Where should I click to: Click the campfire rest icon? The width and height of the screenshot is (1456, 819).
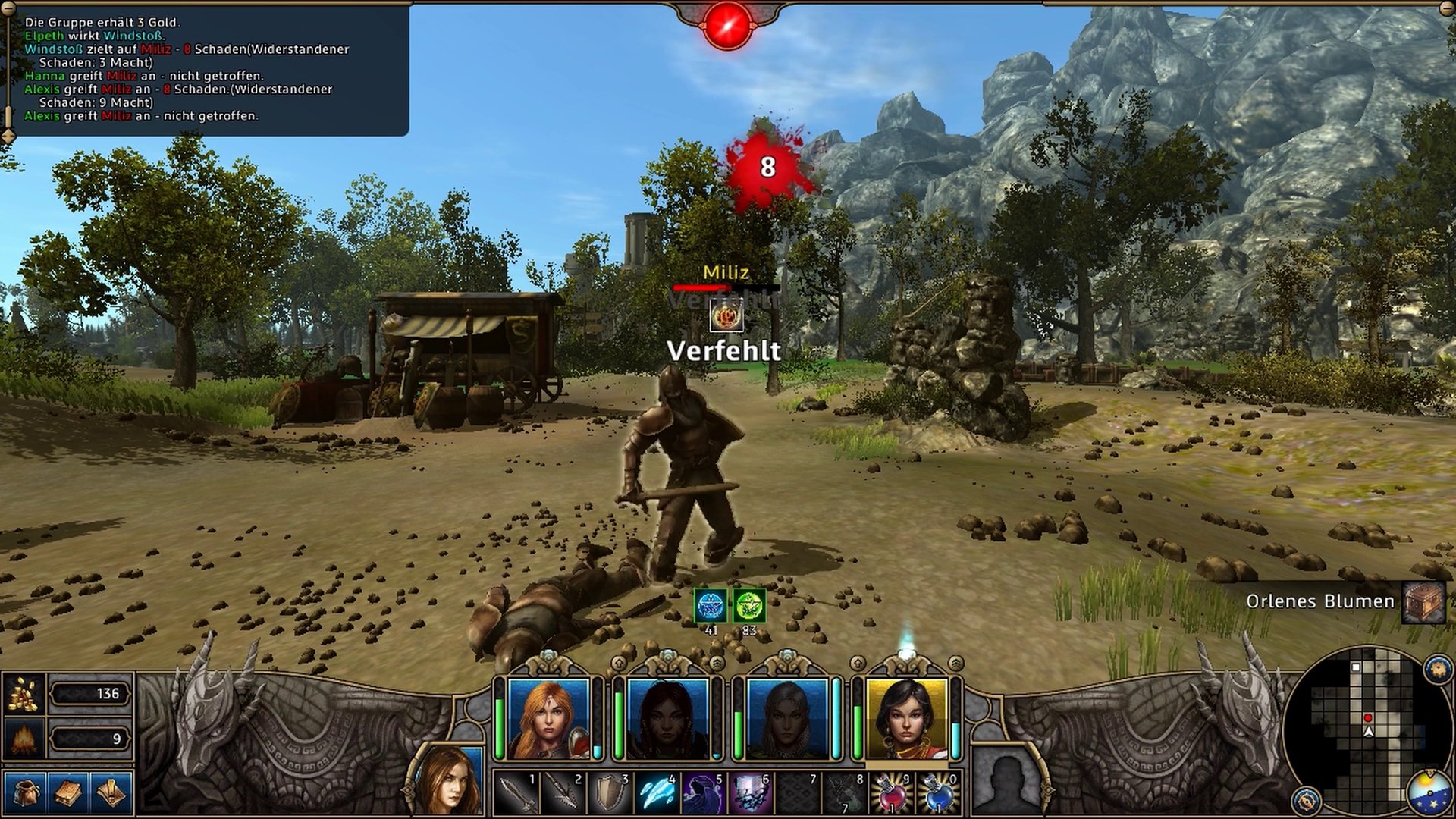[x=24, y=738]
